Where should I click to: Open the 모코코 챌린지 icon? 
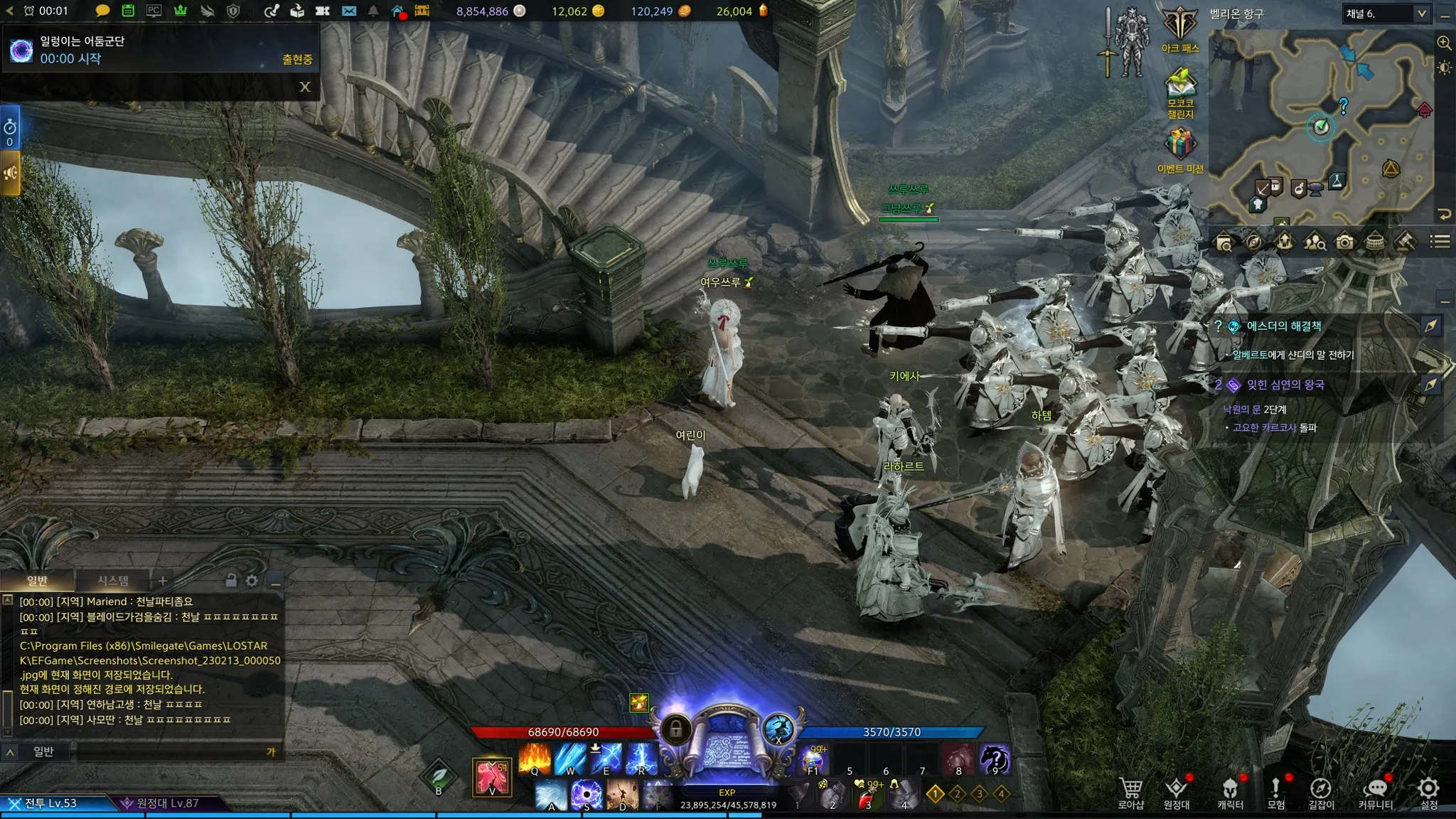pyautogui.click(x=1180, y=89)
